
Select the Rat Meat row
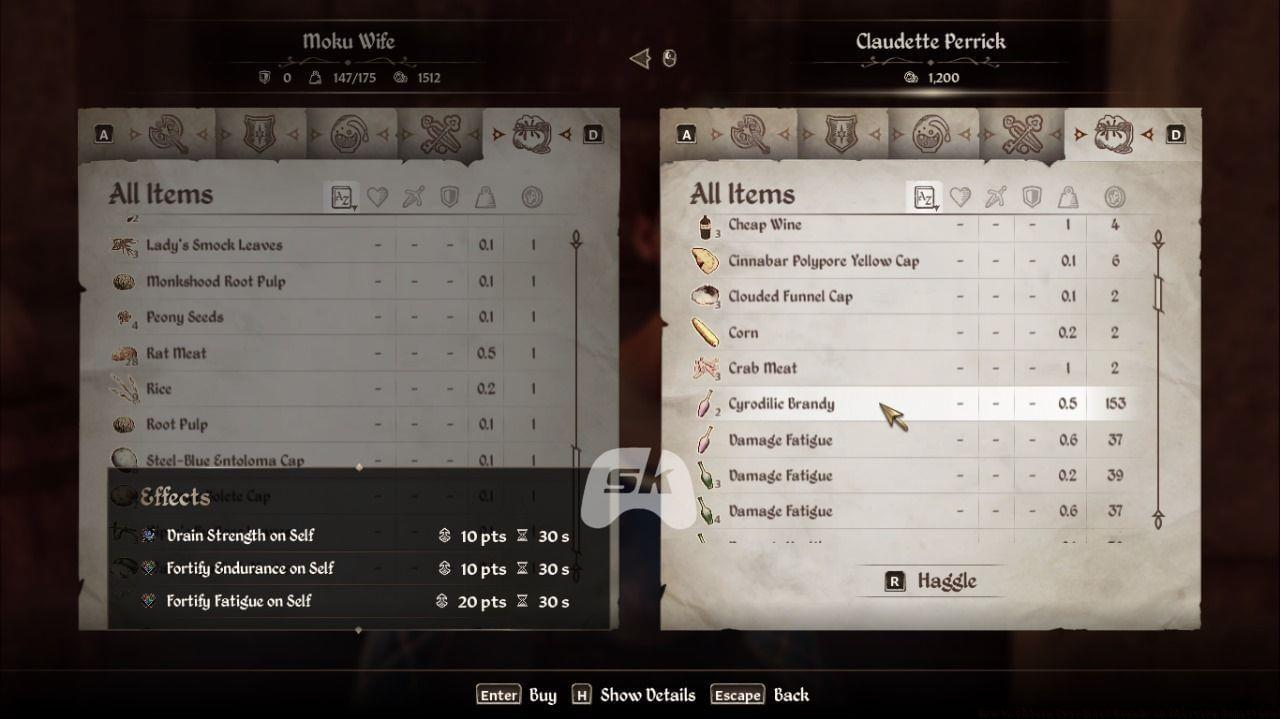pos(176,353)
